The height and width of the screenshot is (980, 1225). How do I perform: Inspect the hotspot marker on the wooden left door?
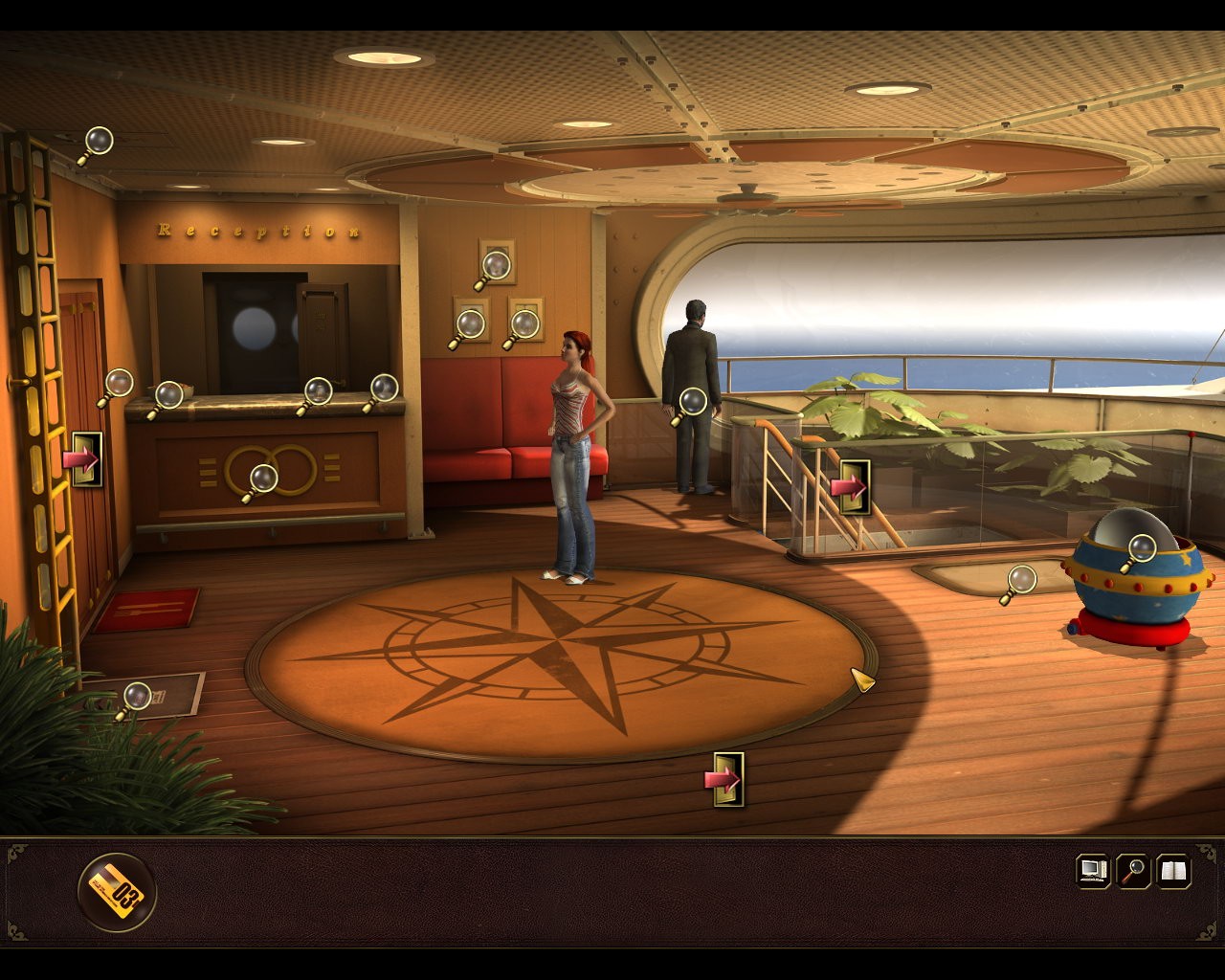tap(118, 385)
